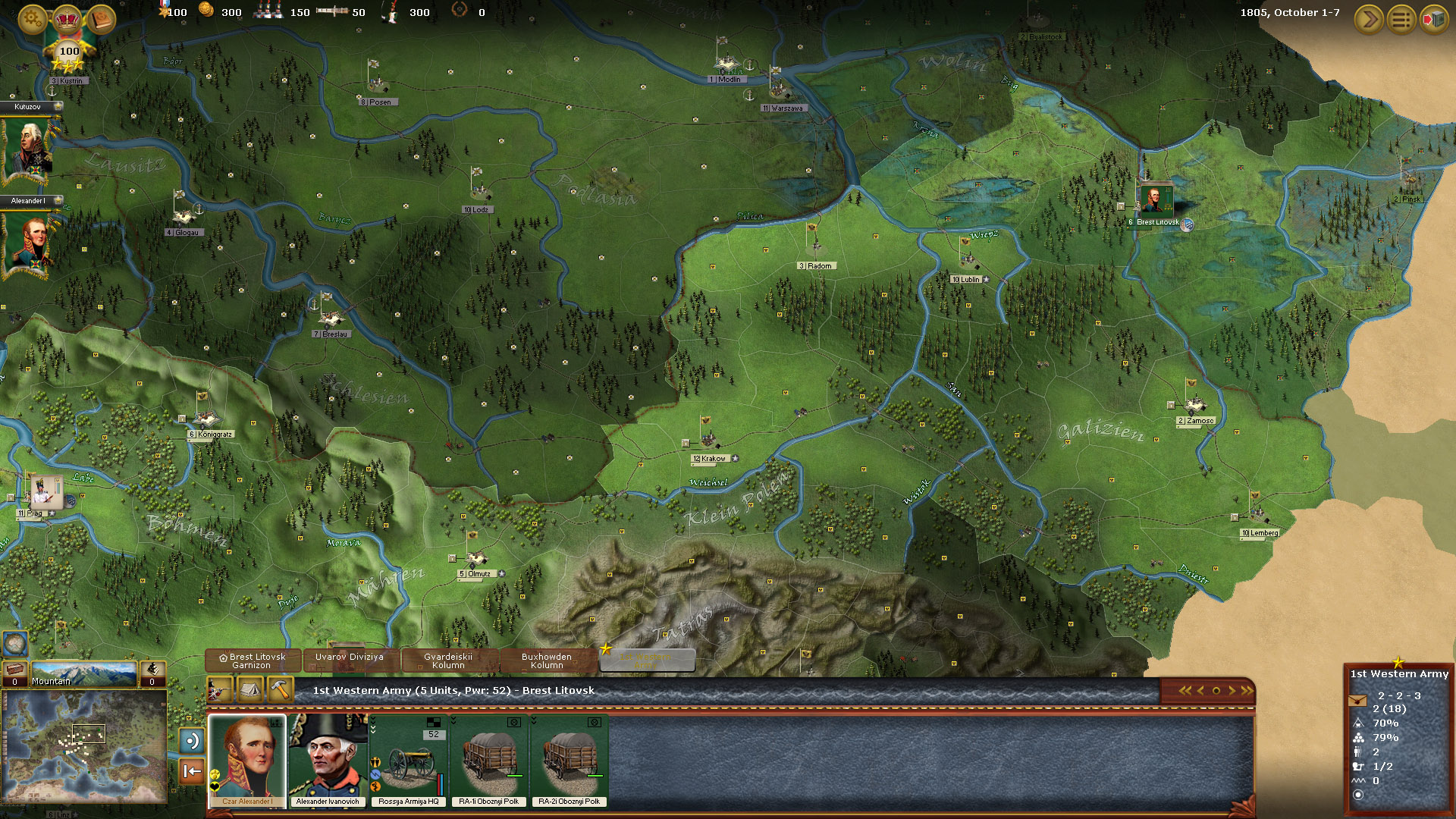Image resolution: width=1456 pixels, height=819 pixels.
Task: Select the hammer construction icon
Action: (x=280, y=691)
